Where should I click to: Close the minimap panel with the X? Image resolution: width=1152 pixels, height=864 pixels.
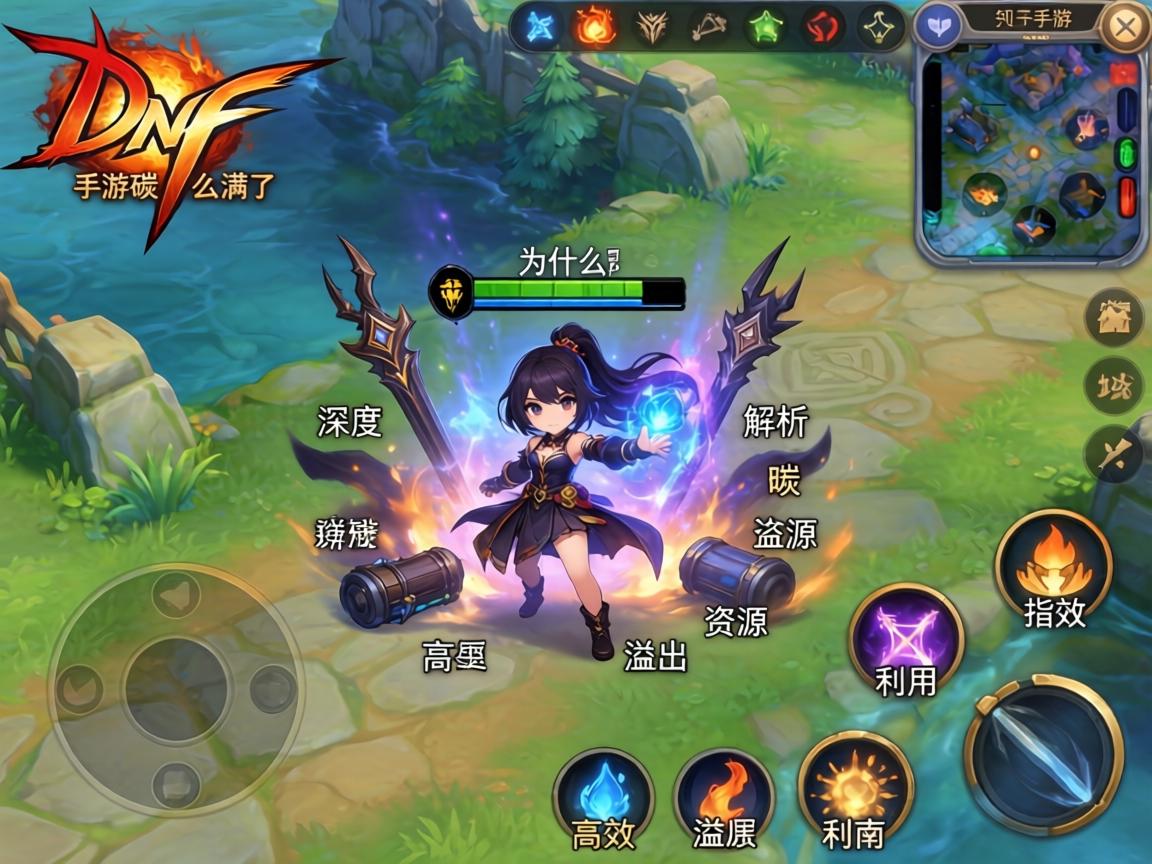(x=1124, y=27)
